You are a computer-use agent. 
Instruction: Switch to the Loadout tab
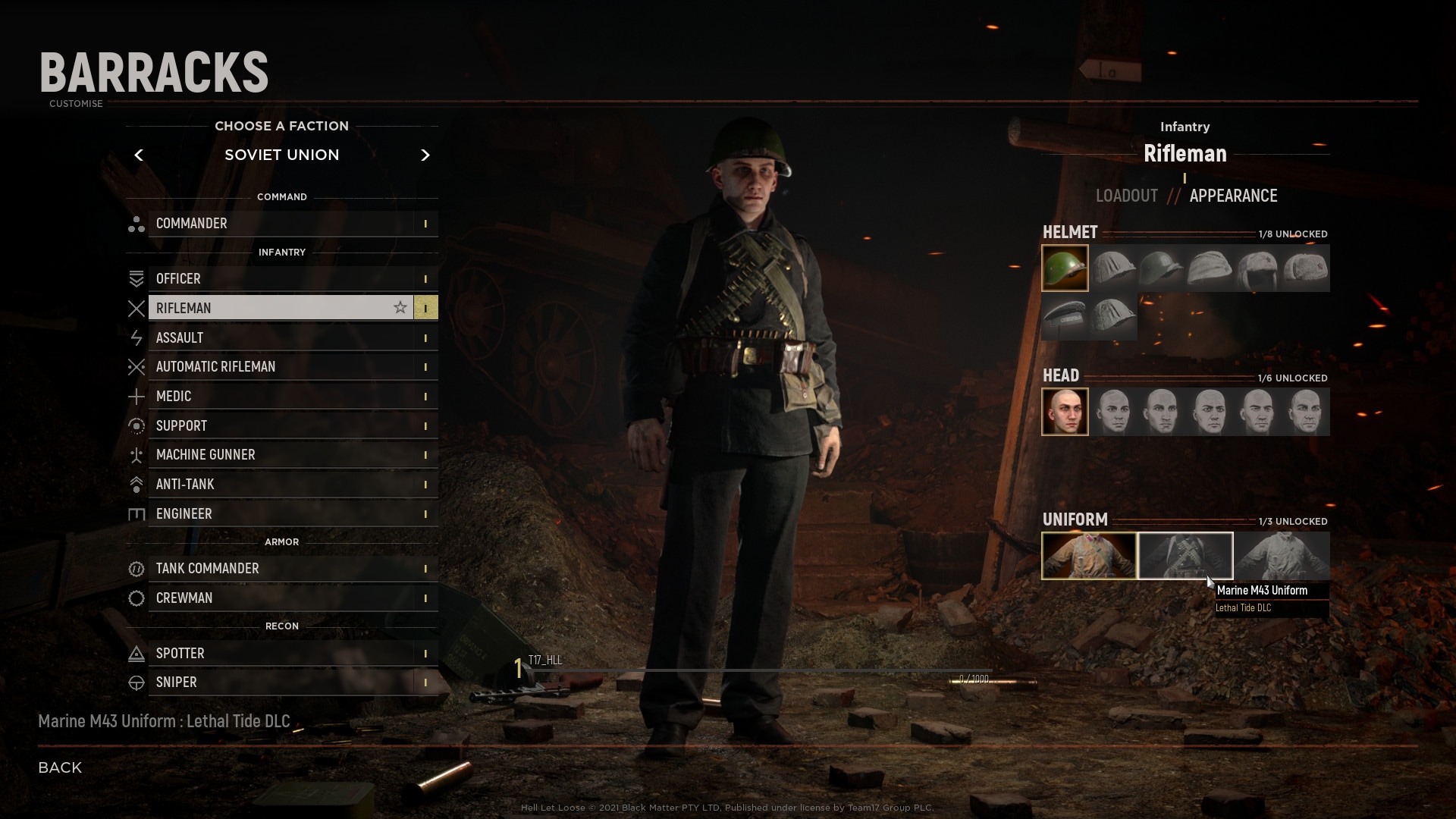[x=1126, y=196]
